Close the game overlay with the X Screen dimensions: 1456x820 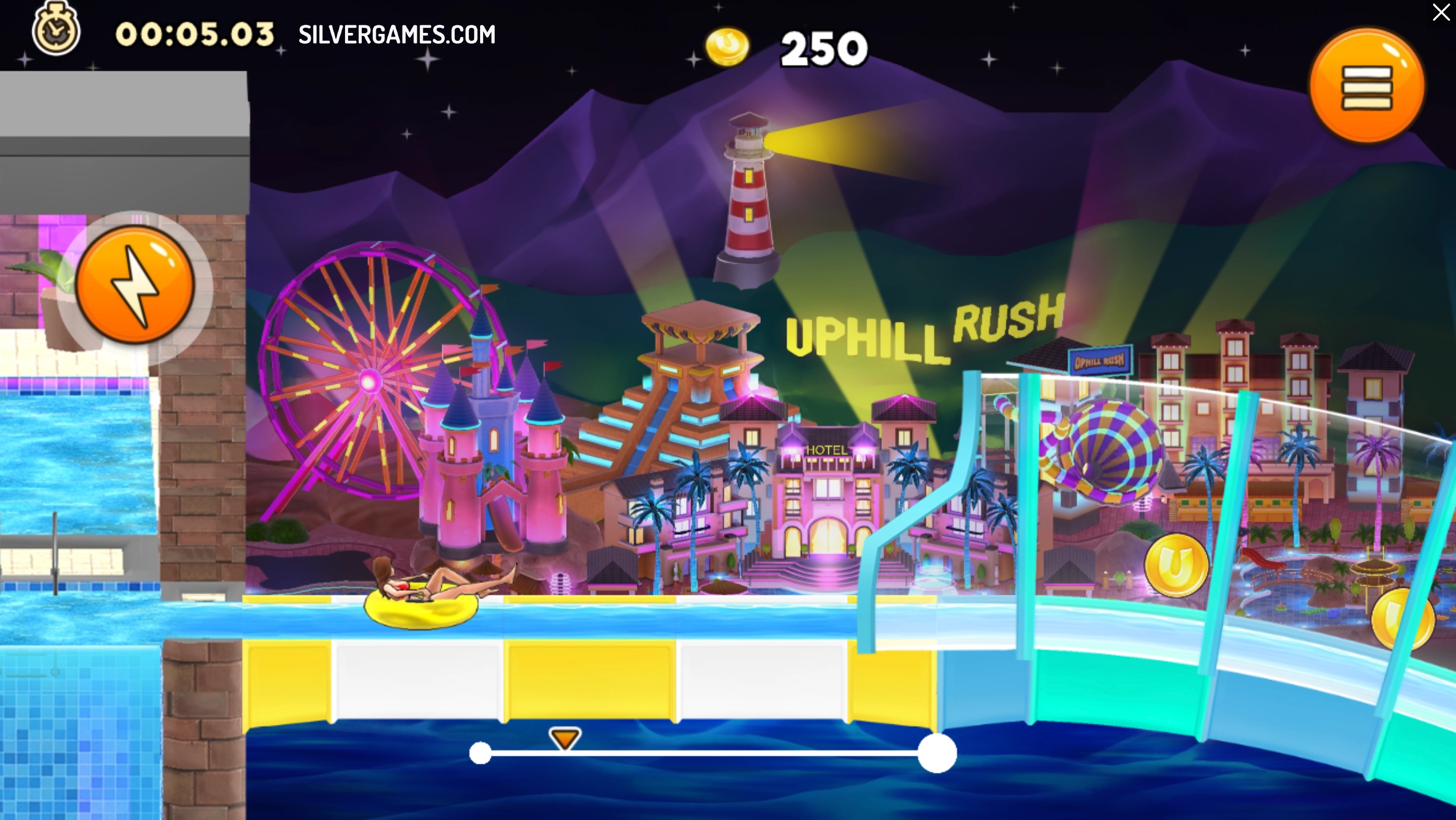tap(1441, 13)
